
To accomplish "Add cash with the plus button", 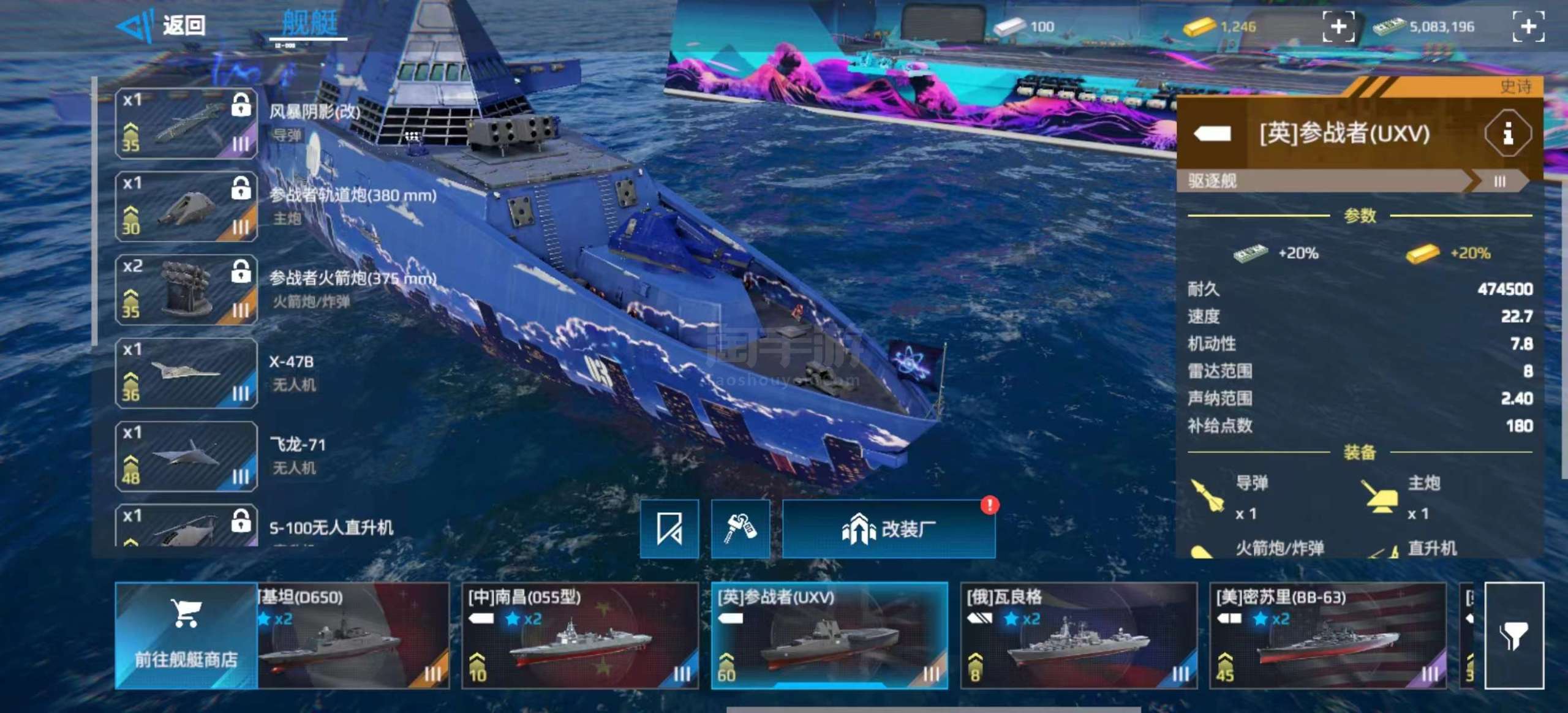I will point(1528,26).
